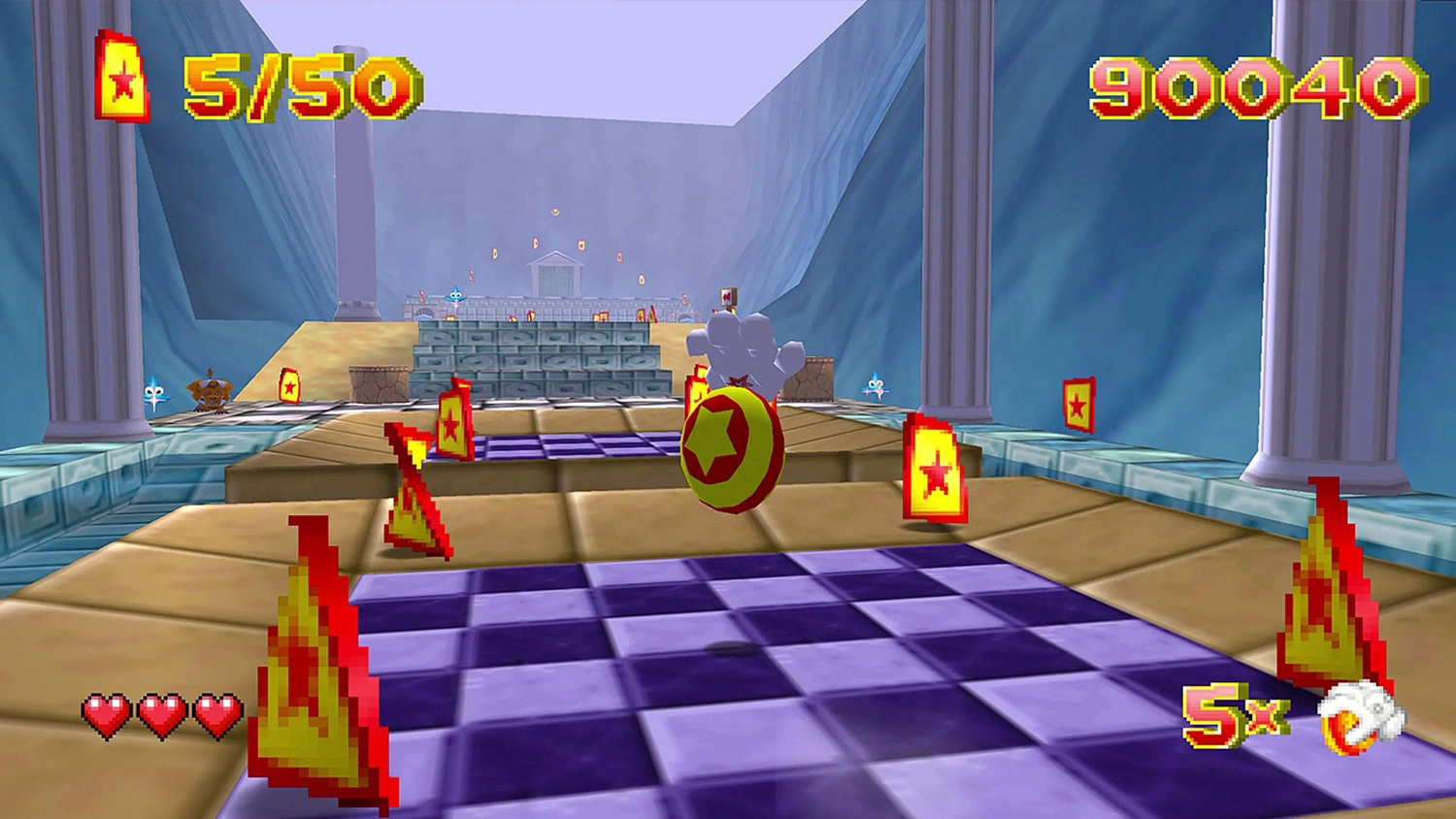Select the red star card right of the disc
The width and height of the screenshot is (1456, 819).
(935, 471)
